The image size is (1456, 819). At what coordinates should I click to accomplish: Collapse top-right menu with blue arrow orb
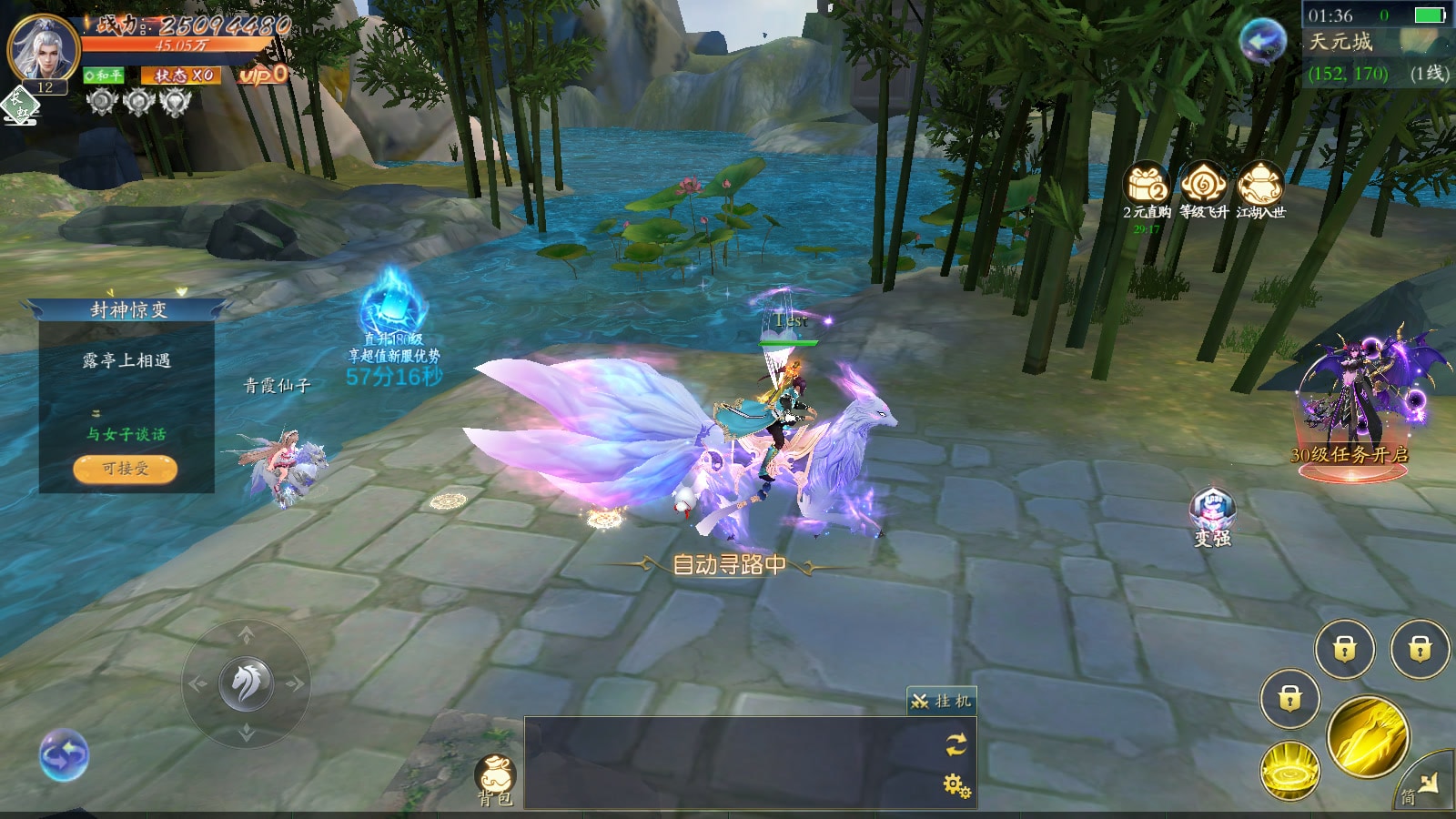pyautogui.click(x=1263, y=41)
